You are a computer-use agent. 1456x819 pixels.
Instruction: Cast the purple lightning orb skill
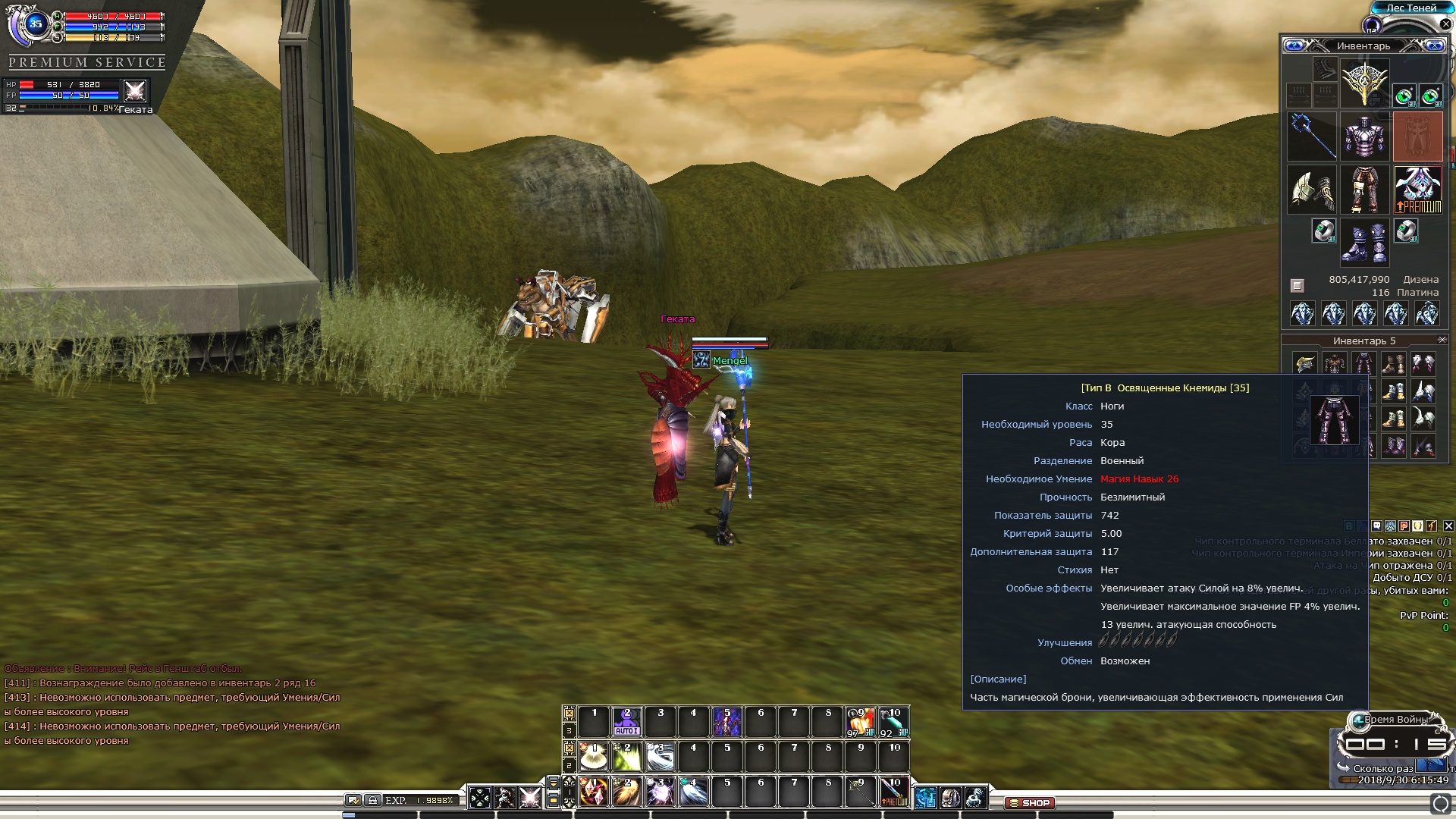pos(660,792)
